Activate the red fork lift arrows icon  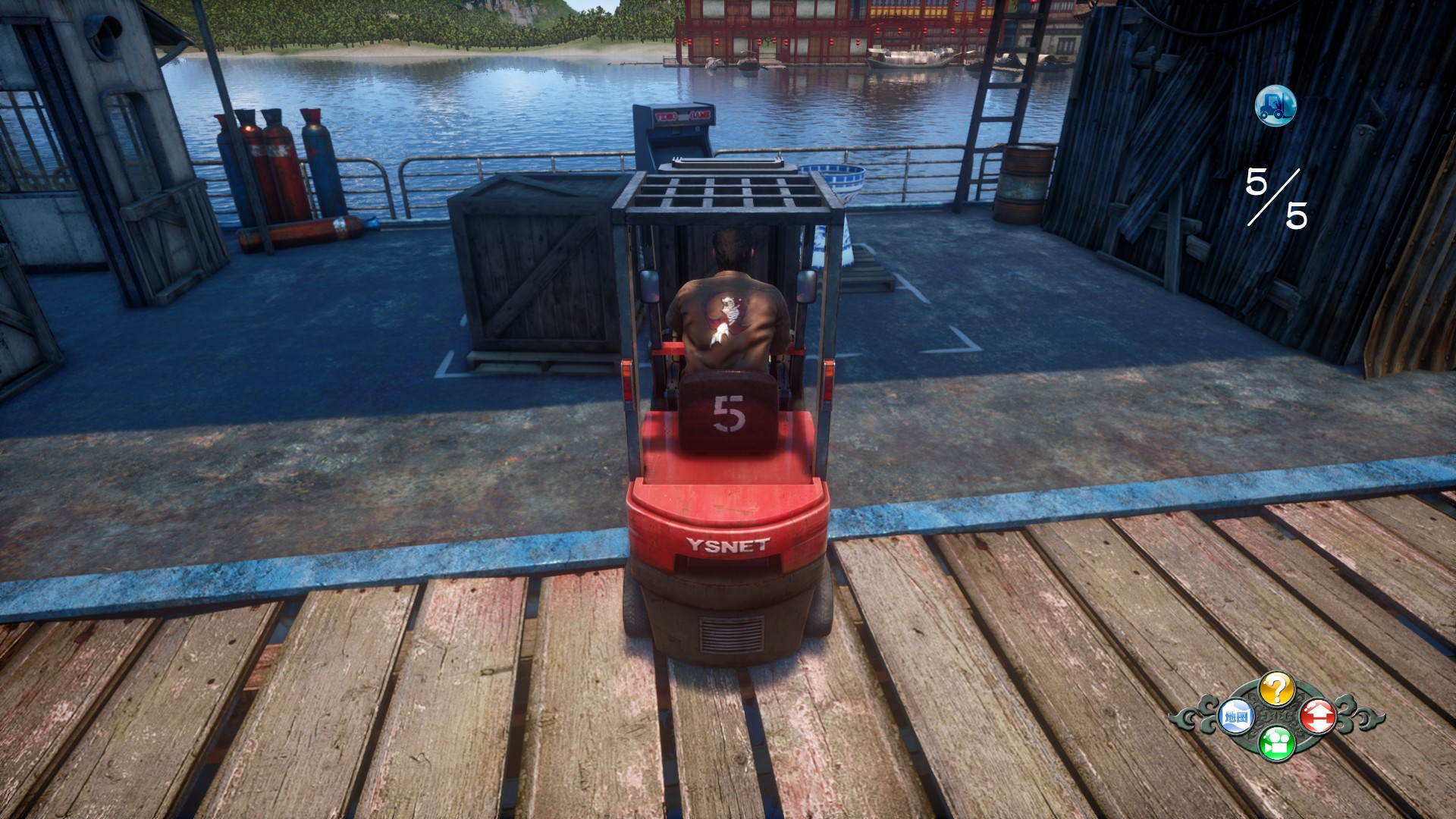click(x=1318, y=716)
